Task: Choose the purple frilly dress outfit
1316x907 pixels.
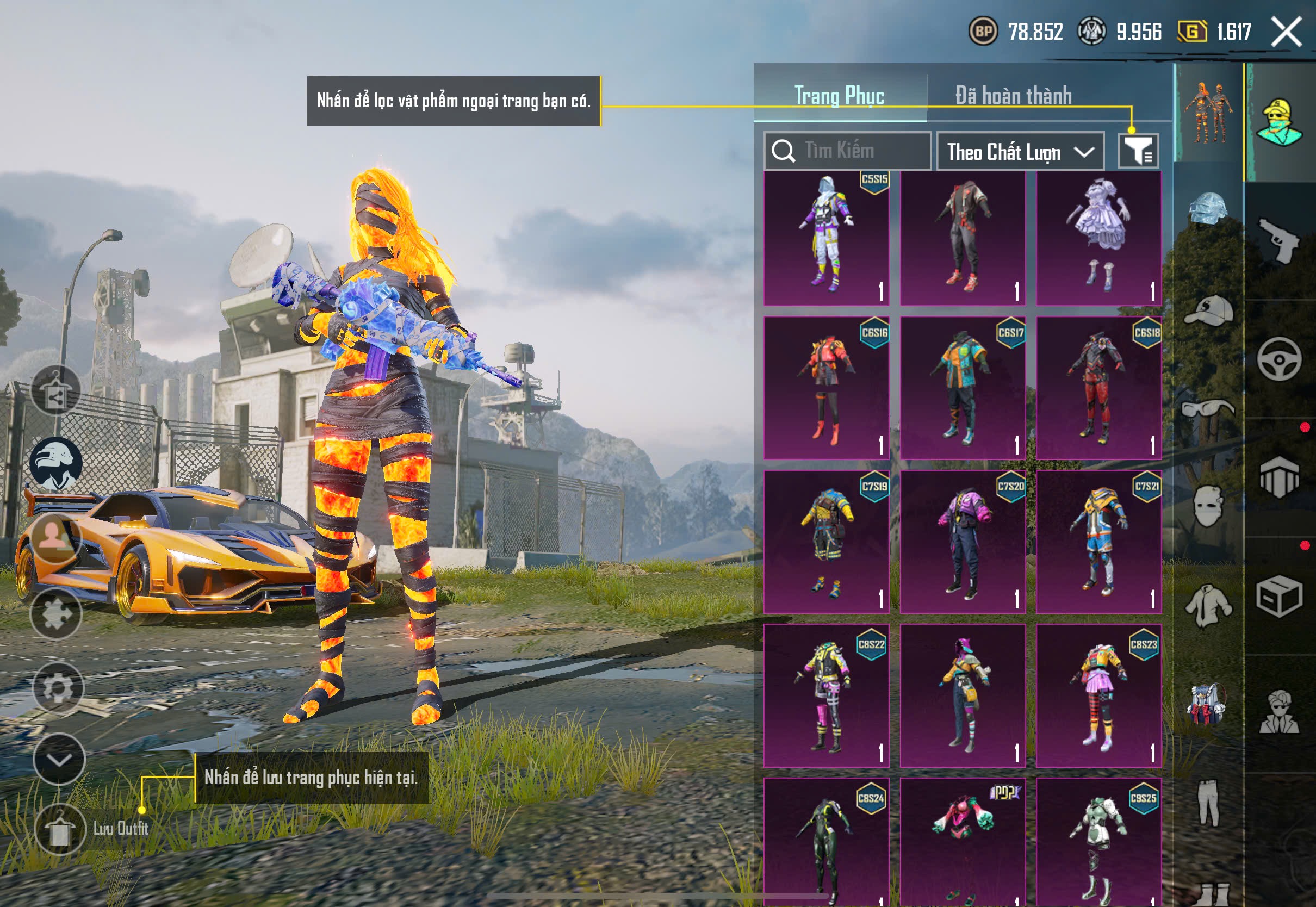Action: click(1098, 238)
